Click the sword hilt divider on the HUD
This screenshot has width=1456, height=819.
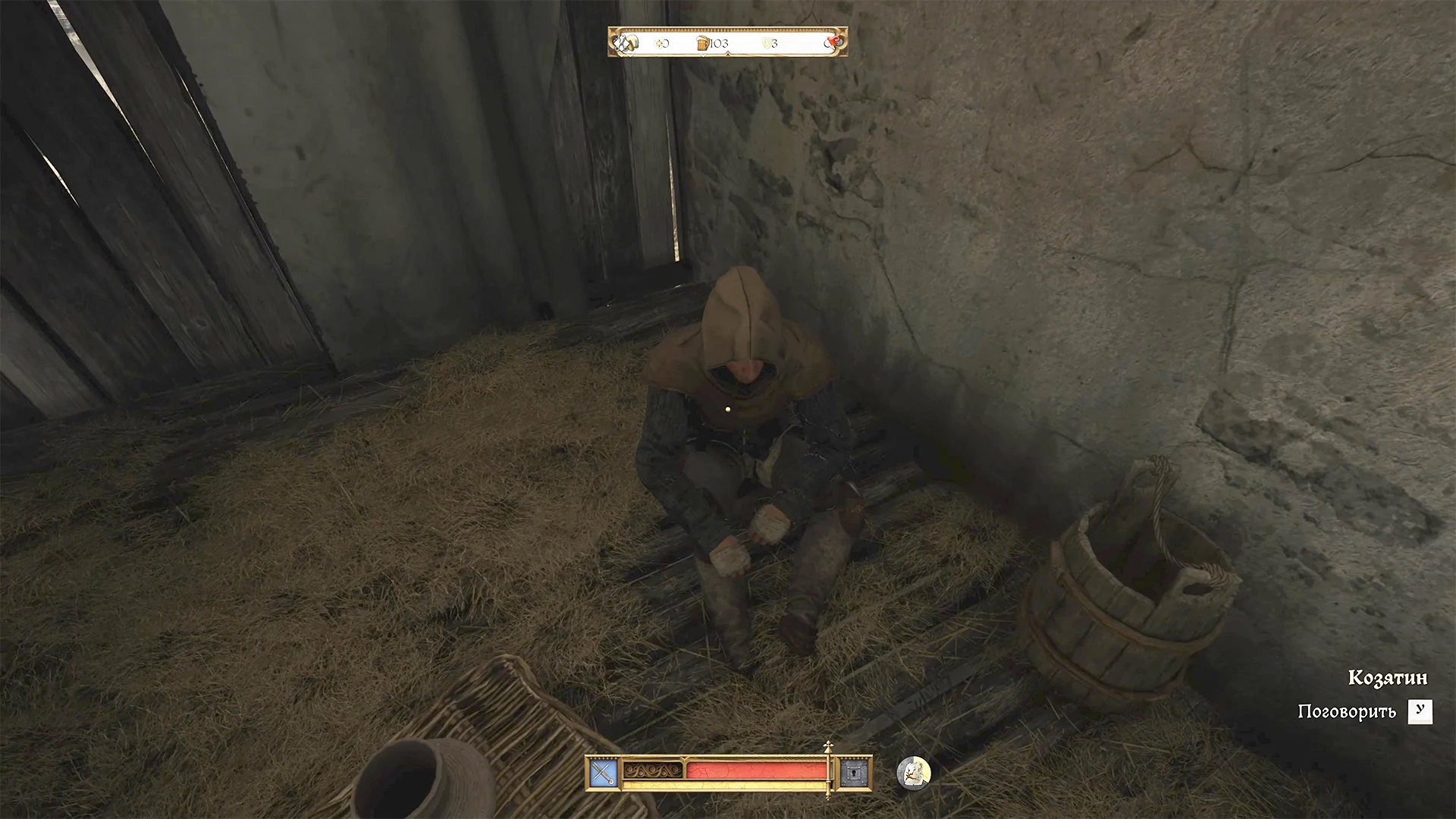pyautogui.click(x=828, y=770)
